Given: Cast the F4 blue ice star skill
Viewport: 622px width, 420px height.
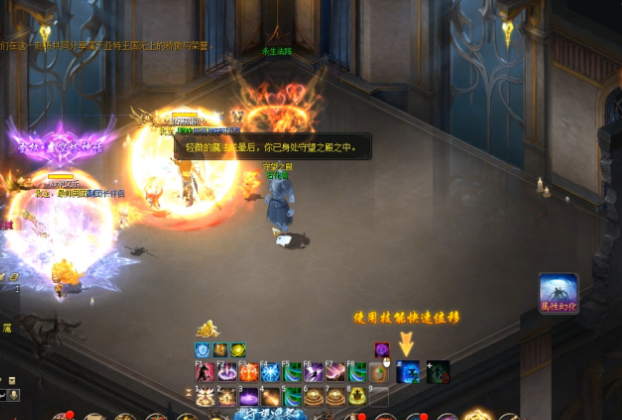Looking at the screenshot, I should pyautogui.click(x=270, y=372).
